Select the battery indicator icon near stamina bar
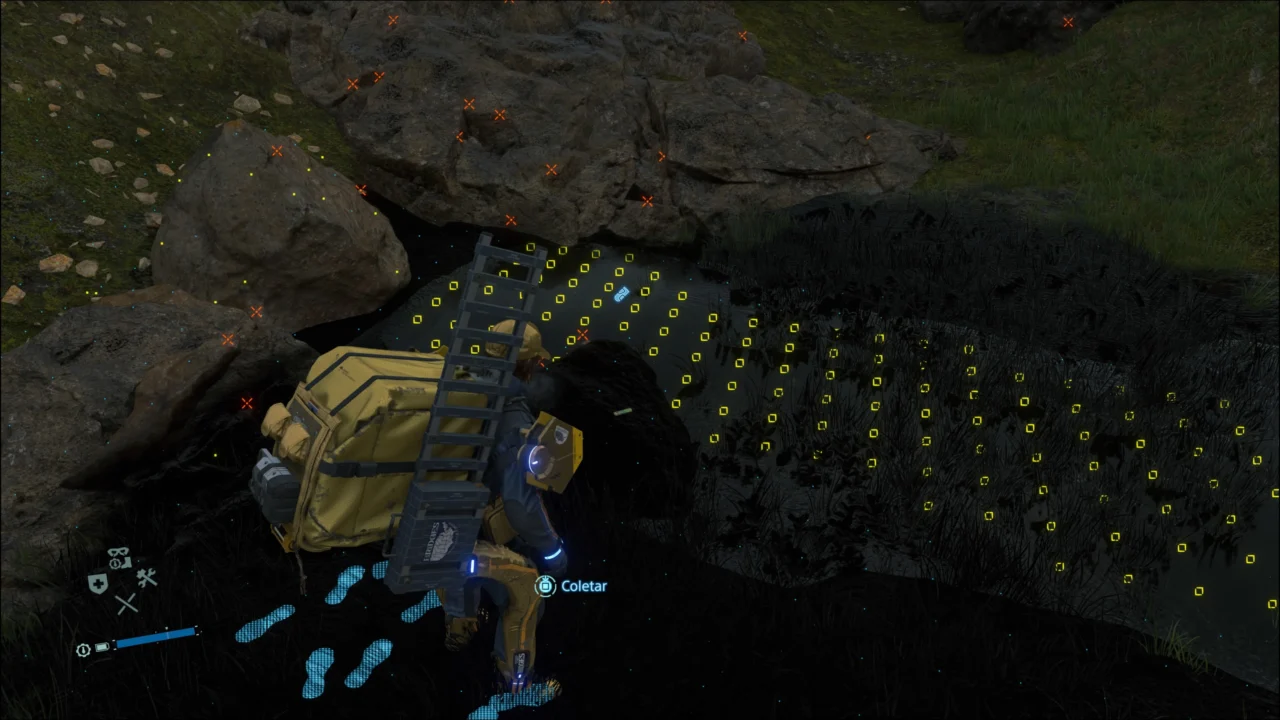 102,648
